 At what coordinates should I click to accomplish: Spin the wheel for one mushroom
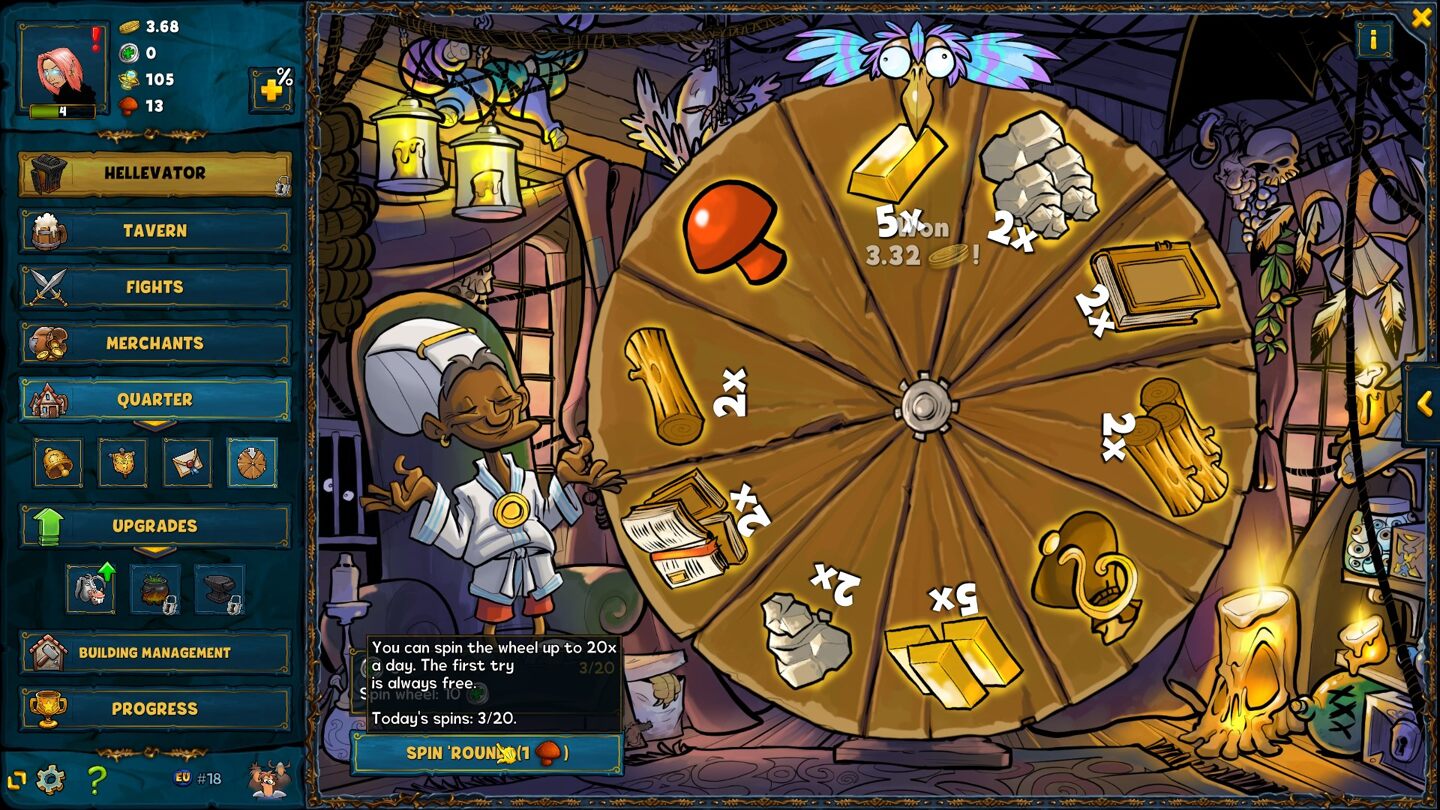pos(487,753)
